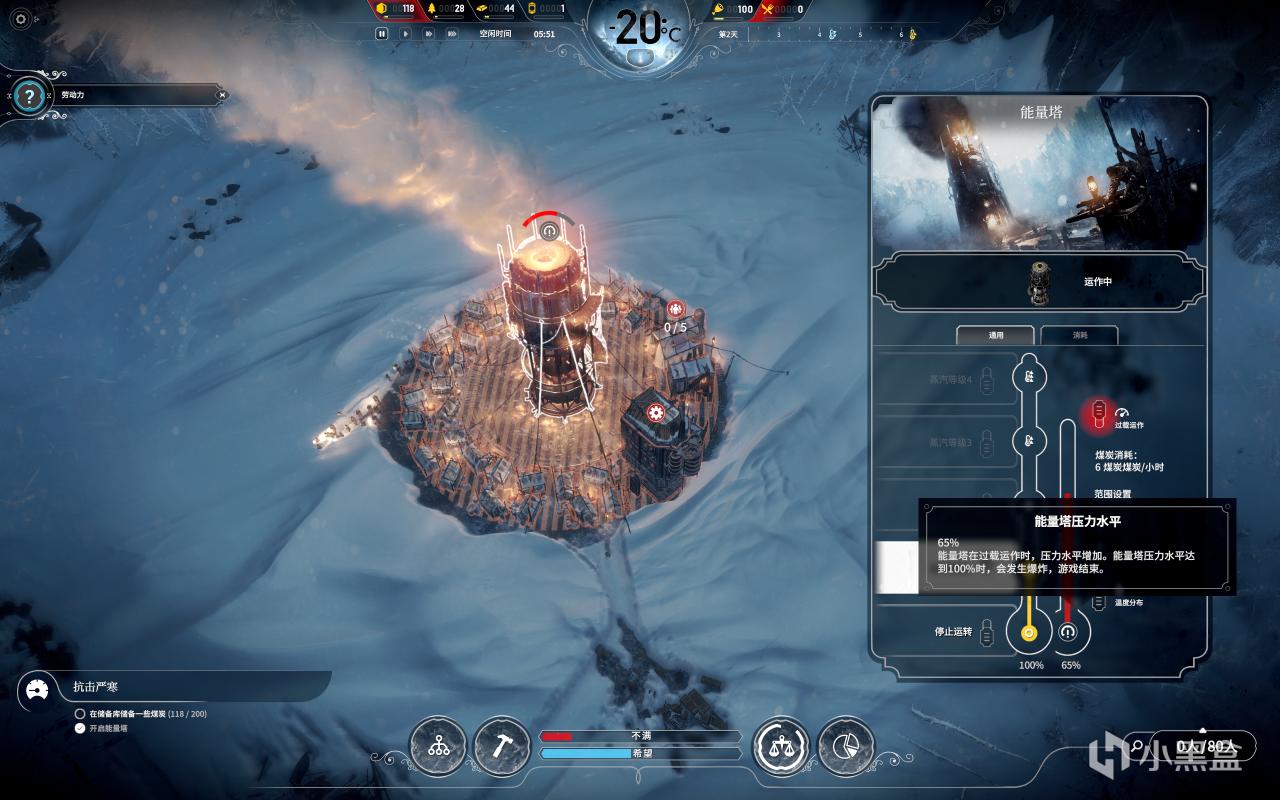Screen dimensions: 1280x800
Task: Open the technology tree button
Action: point(438,746)
